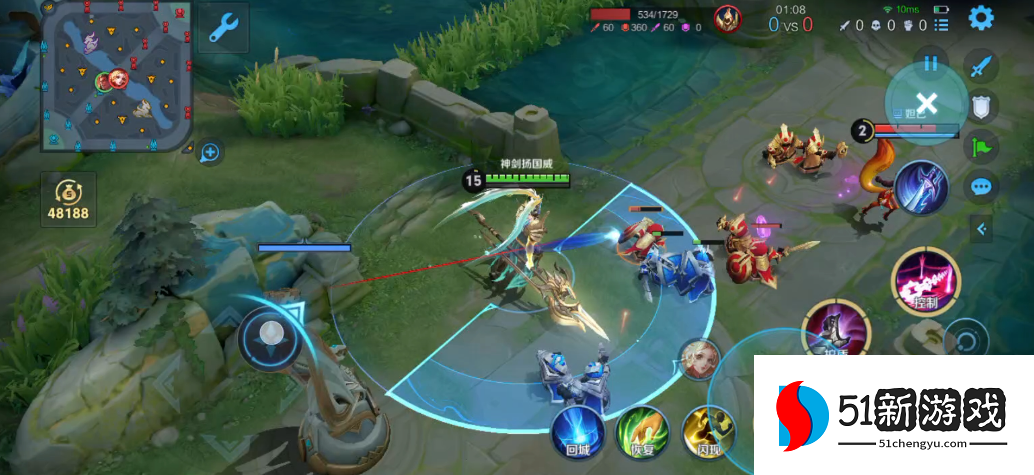Activate the blue sword skill
This screenshot has width=1034, height=475.
[921, 187]
